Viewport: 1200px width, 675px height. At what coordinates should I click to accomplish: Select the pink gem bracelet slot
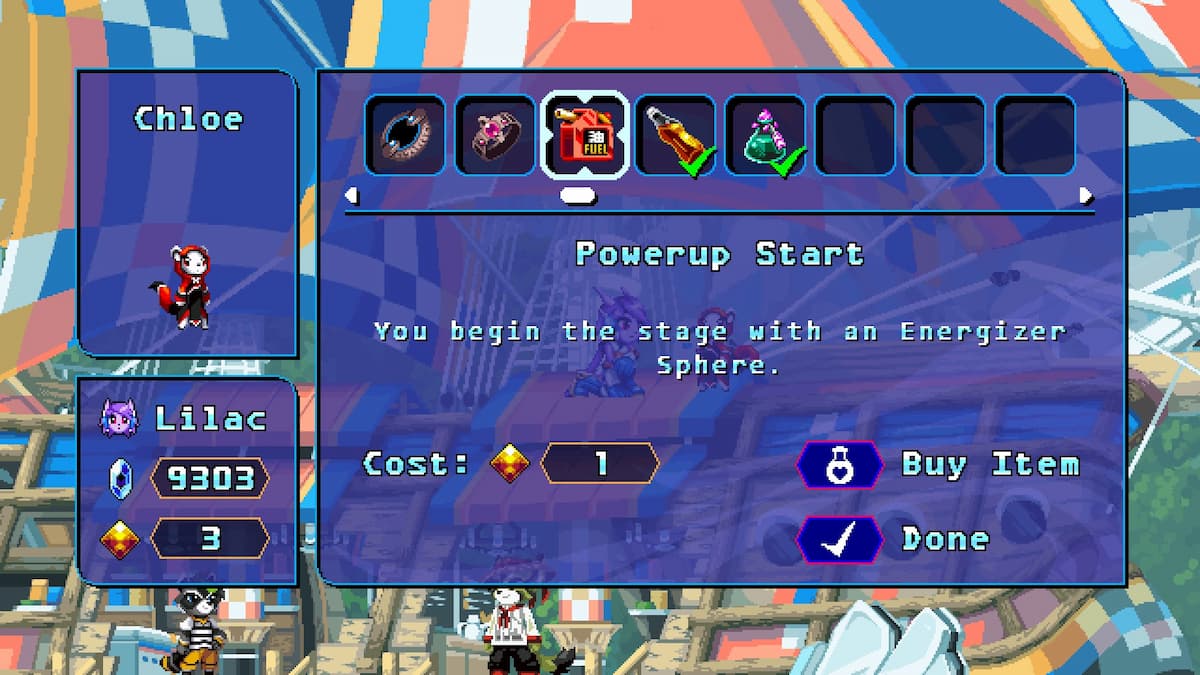(x=495, y=135)
